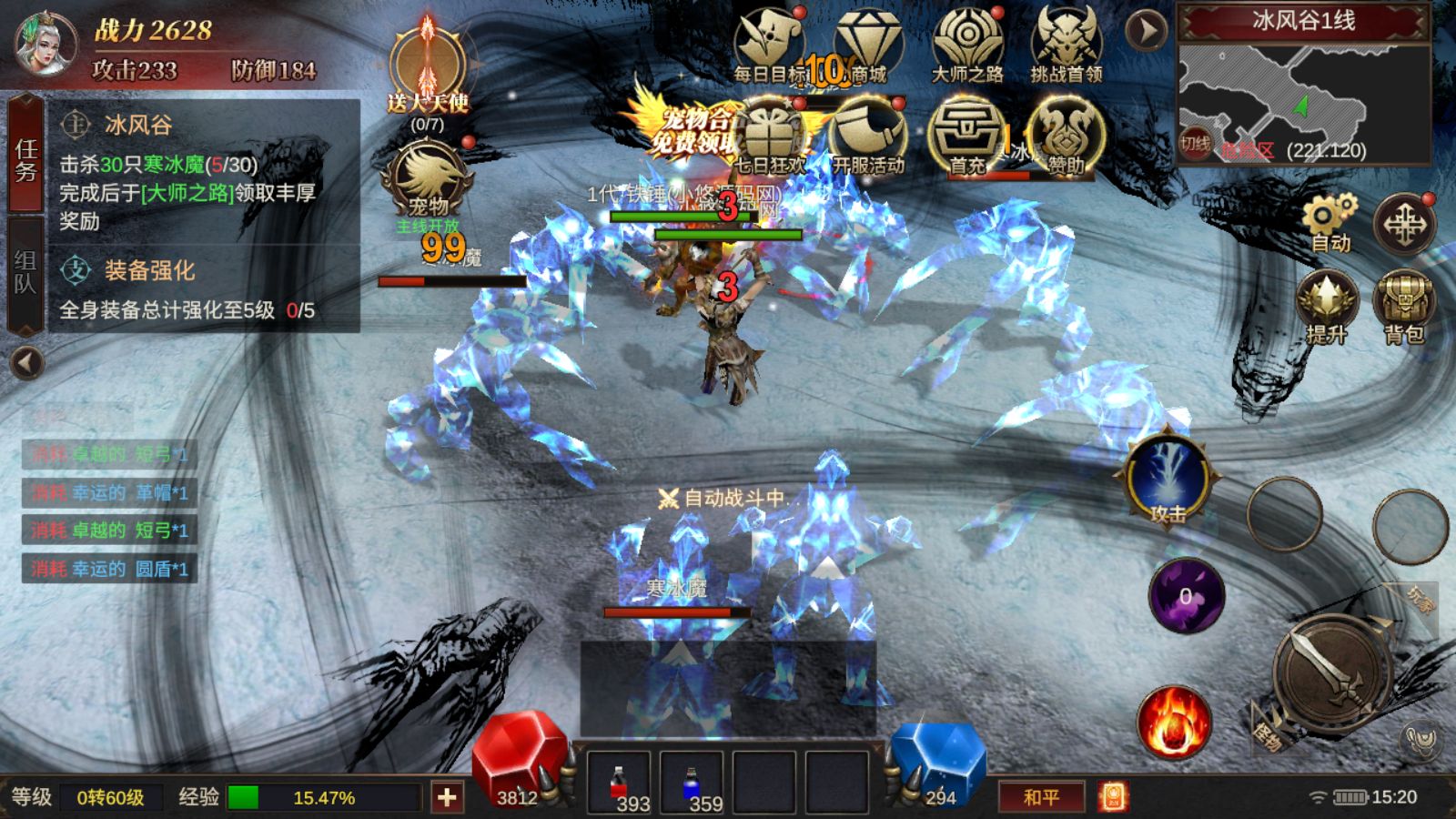Screen dimensions: 1456x819
Task: Use the red health potion slot
Action: 619,783
